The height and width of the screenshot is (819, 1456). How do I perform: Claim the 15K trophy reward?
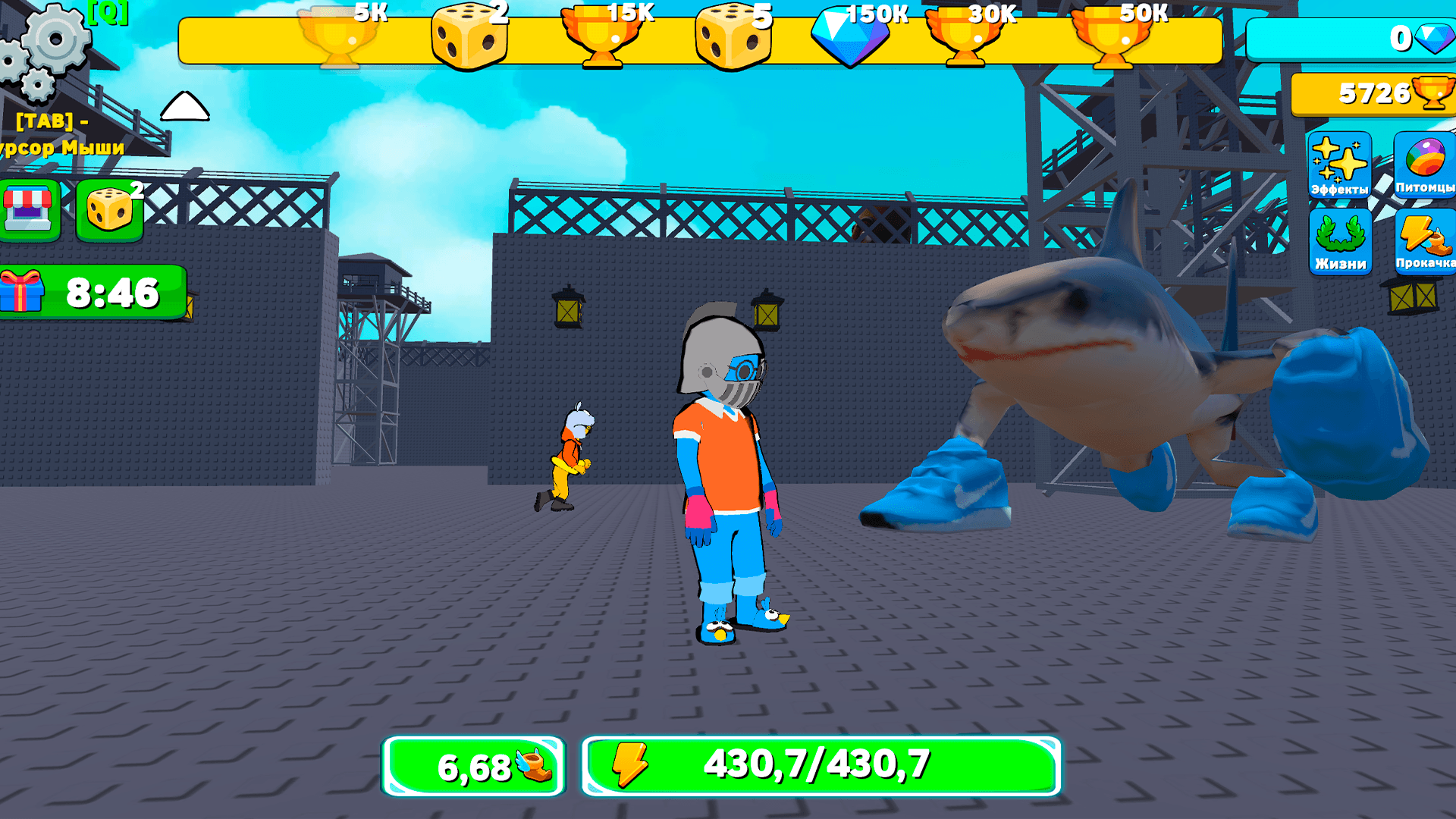coord(601,38)
